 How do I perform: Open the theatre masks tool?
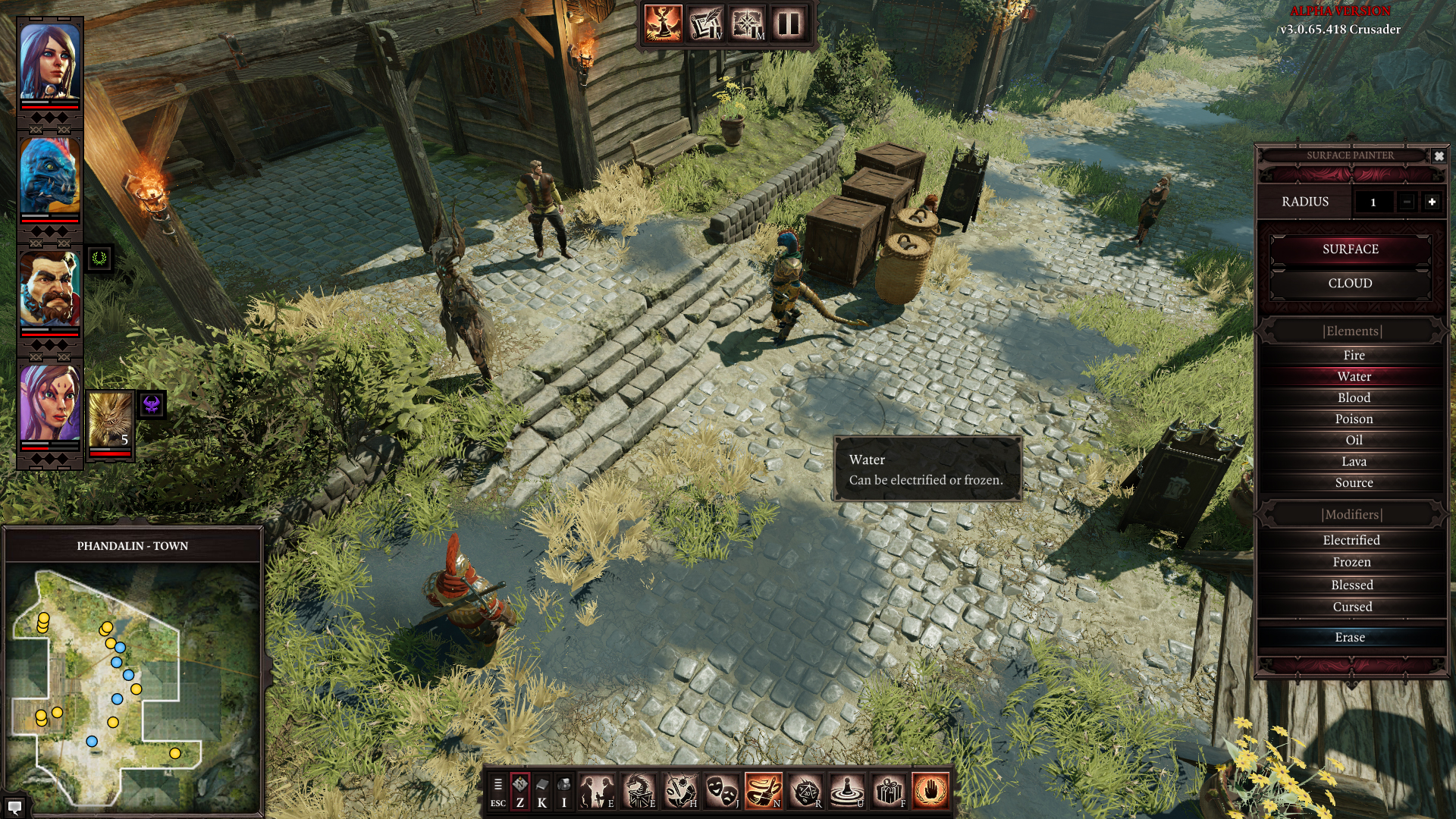pos(721,791)
